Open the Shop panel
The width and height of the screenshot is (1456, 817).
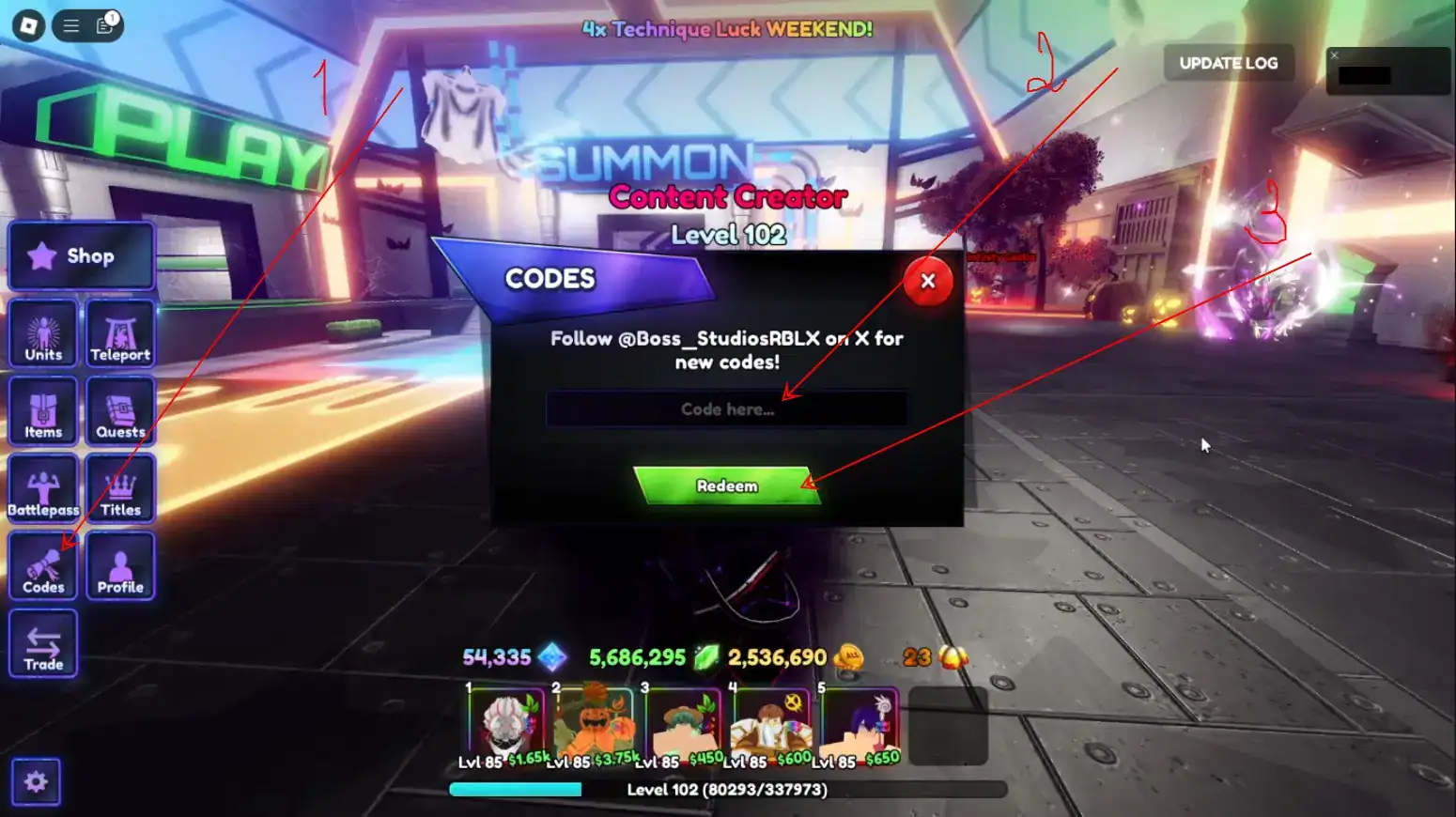coord(80,255)
